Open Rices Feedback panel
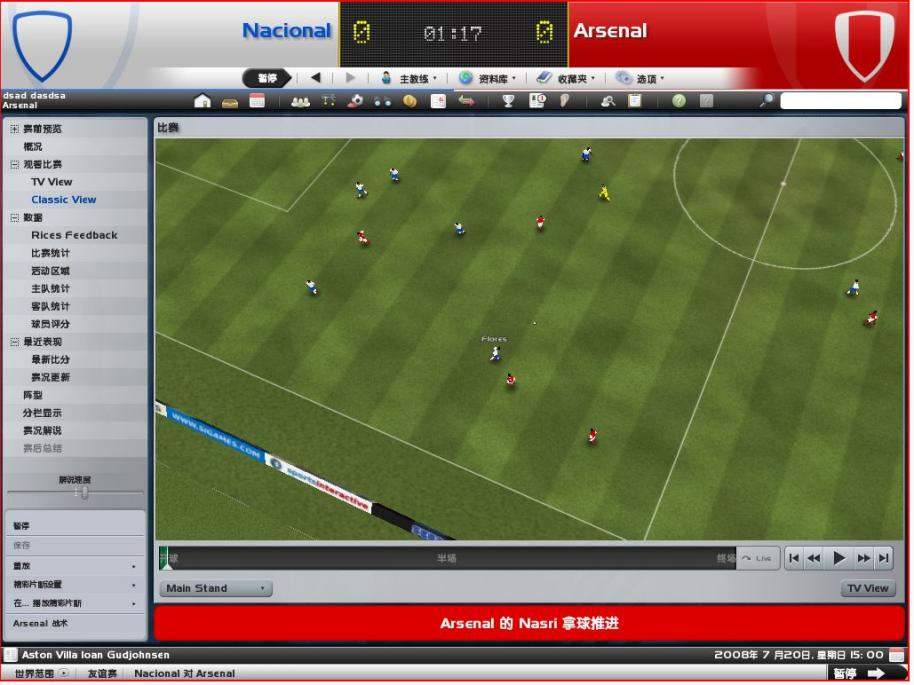 (74, 235)
